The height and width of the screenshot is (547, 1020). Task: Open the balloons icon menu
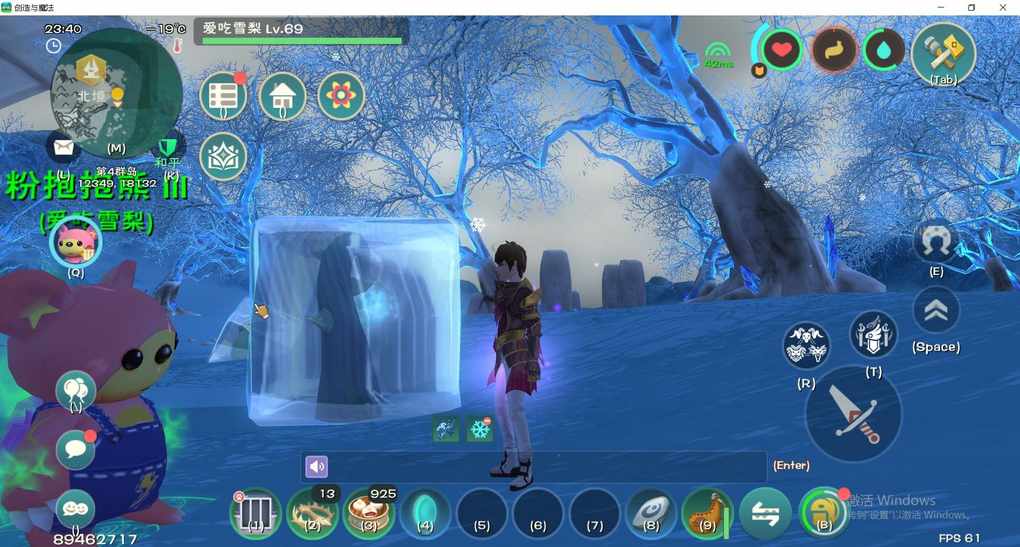click(75, 390)
